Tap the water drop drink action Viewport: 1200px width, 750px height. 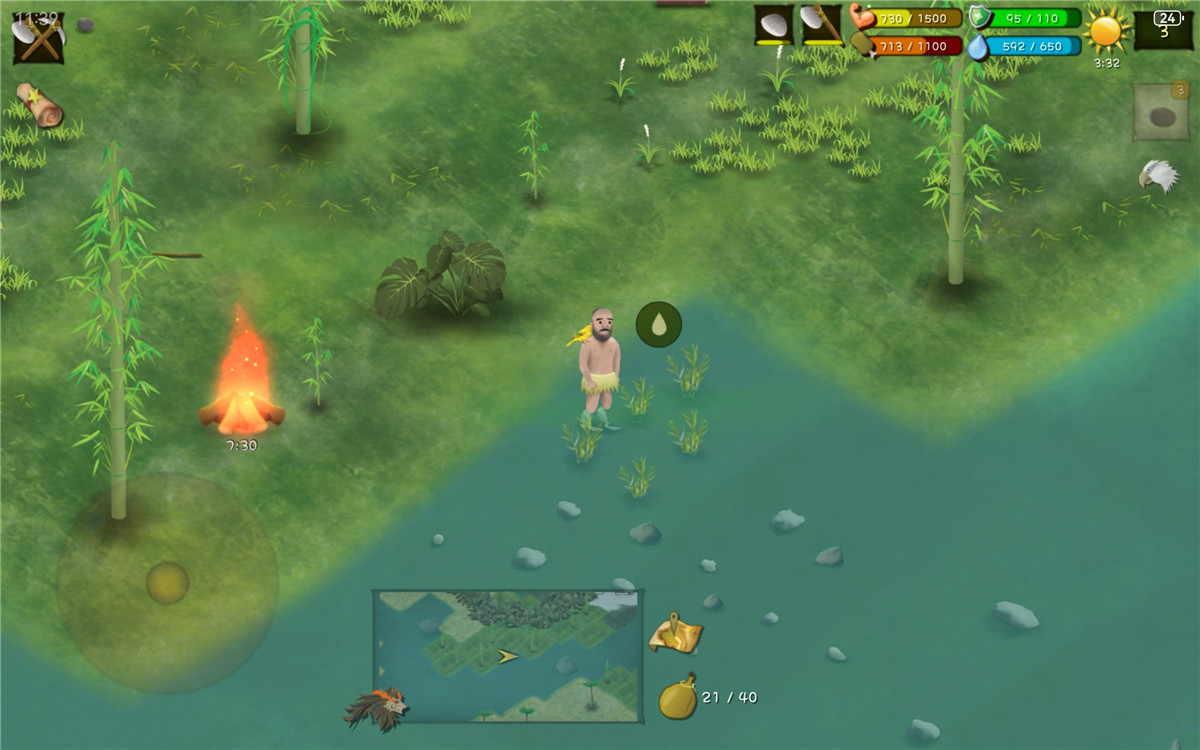pos(659,324)
